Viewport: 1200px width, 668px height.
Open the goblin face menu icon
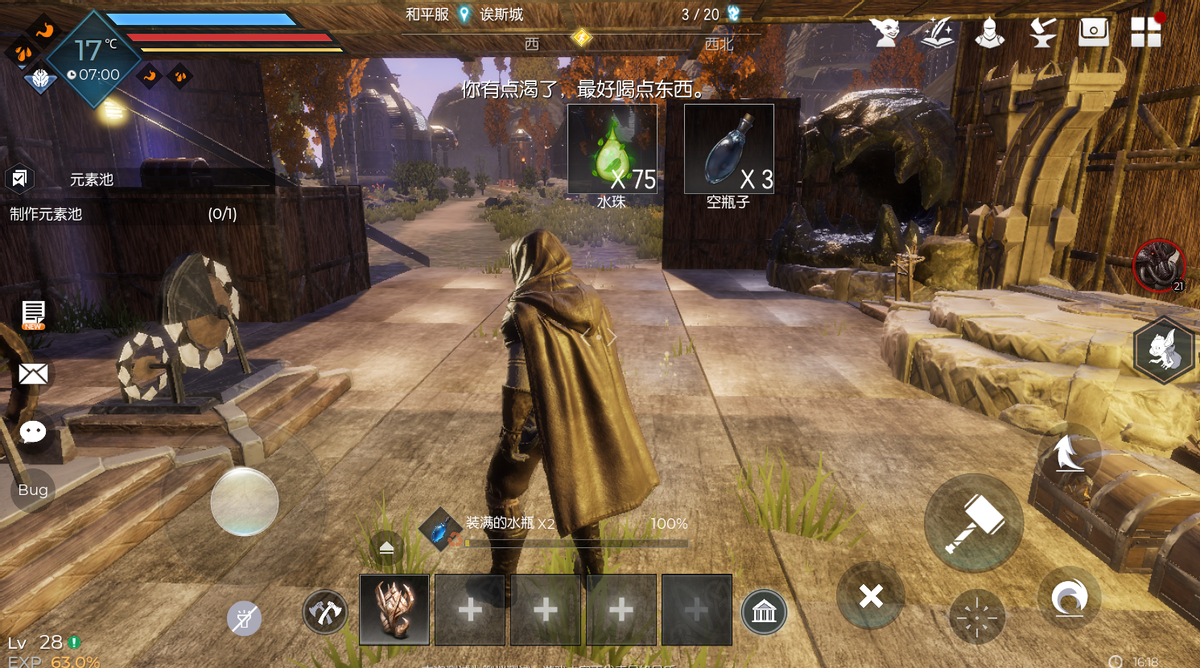[886, 32]
